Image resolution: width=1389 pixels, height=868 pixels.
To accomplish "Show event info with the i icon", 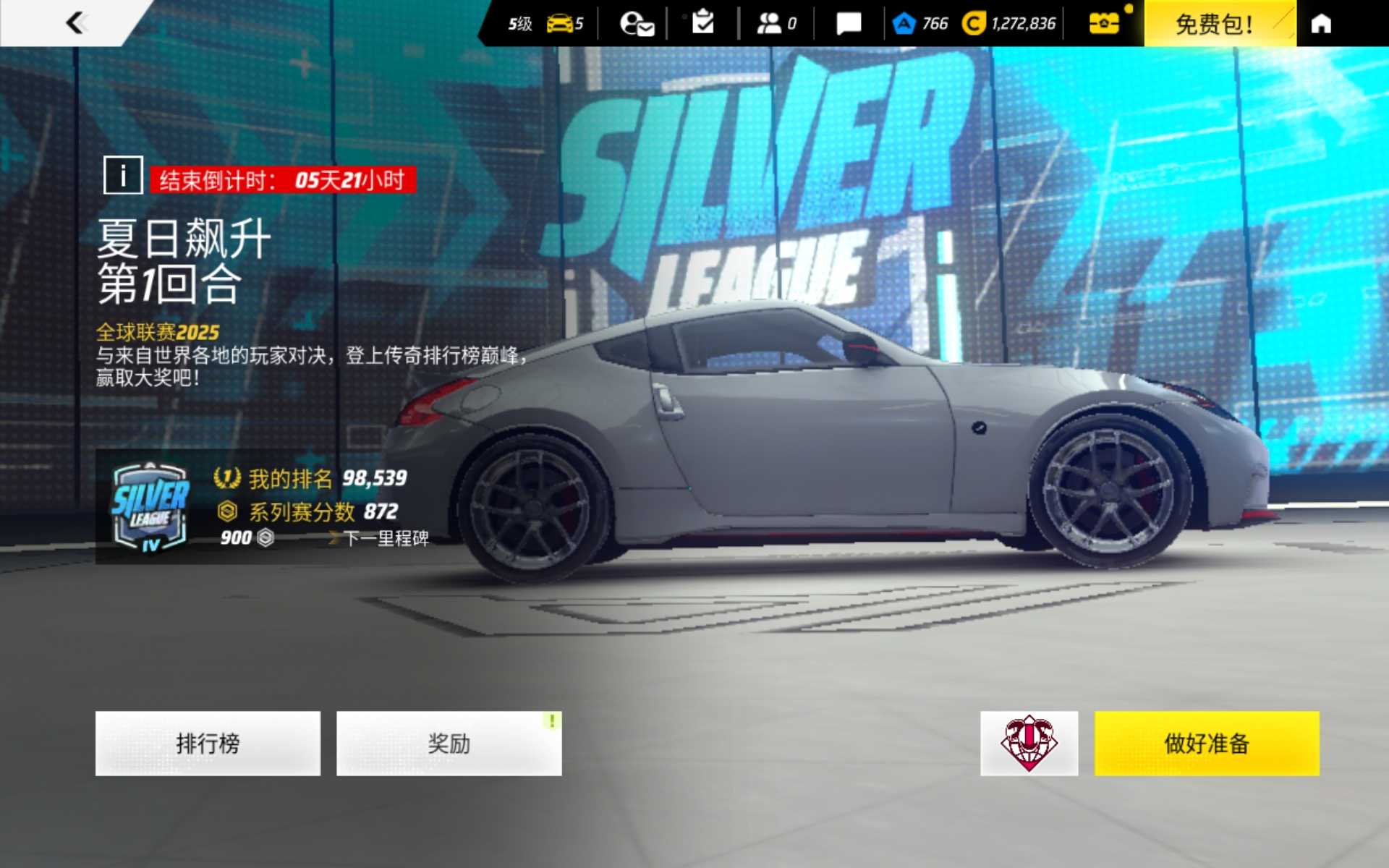I will click(123, 175).
